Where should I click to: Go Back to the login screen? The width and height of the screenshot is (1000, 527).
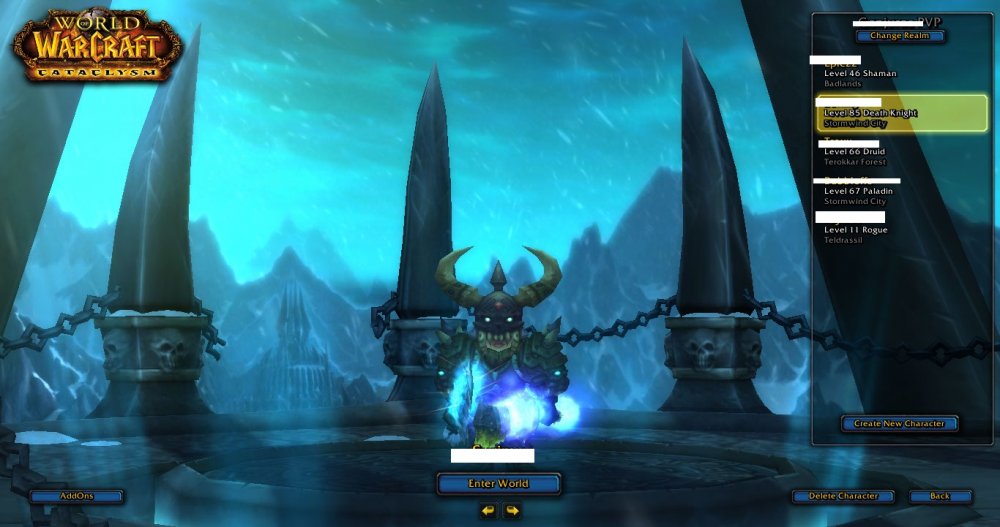(x=940, y=496)
